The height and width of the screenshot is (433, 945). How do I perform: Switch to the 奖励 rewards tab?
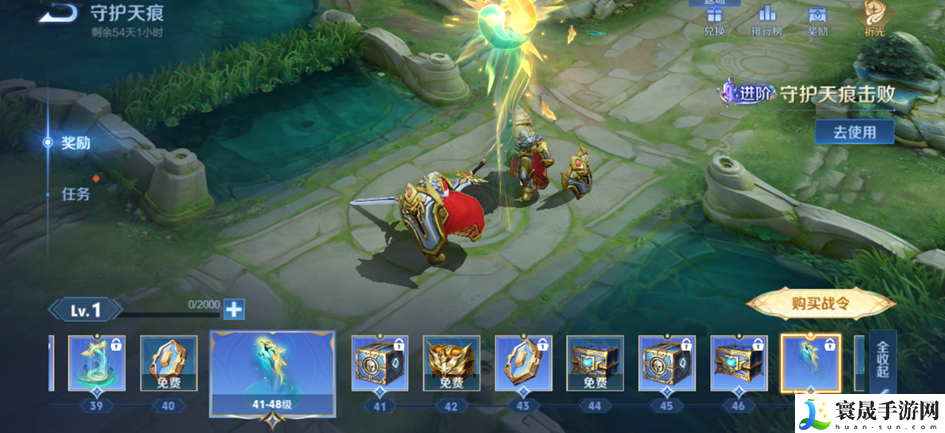click(75, 143)
